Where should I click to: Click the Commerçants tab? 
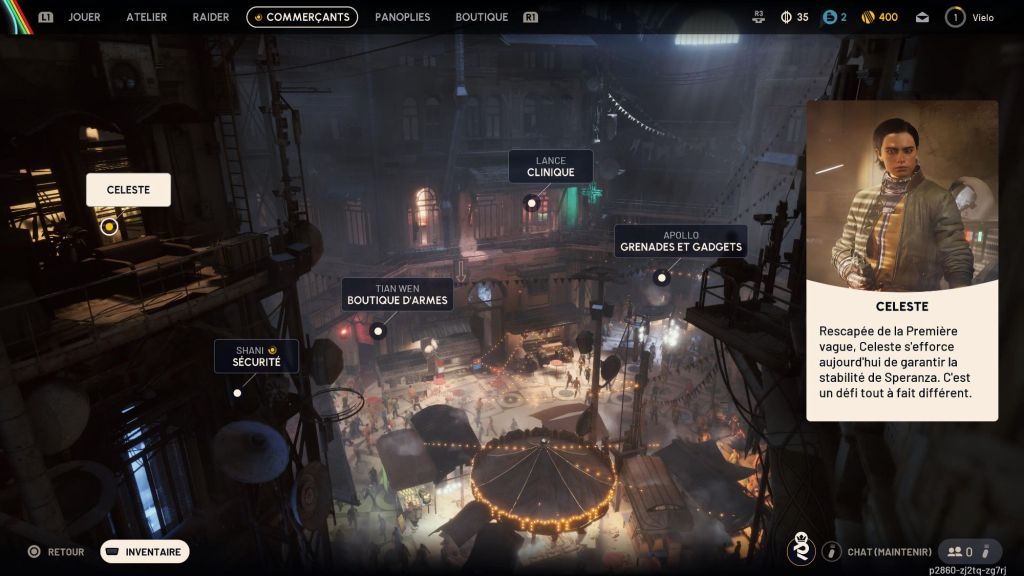click(302, 17)
